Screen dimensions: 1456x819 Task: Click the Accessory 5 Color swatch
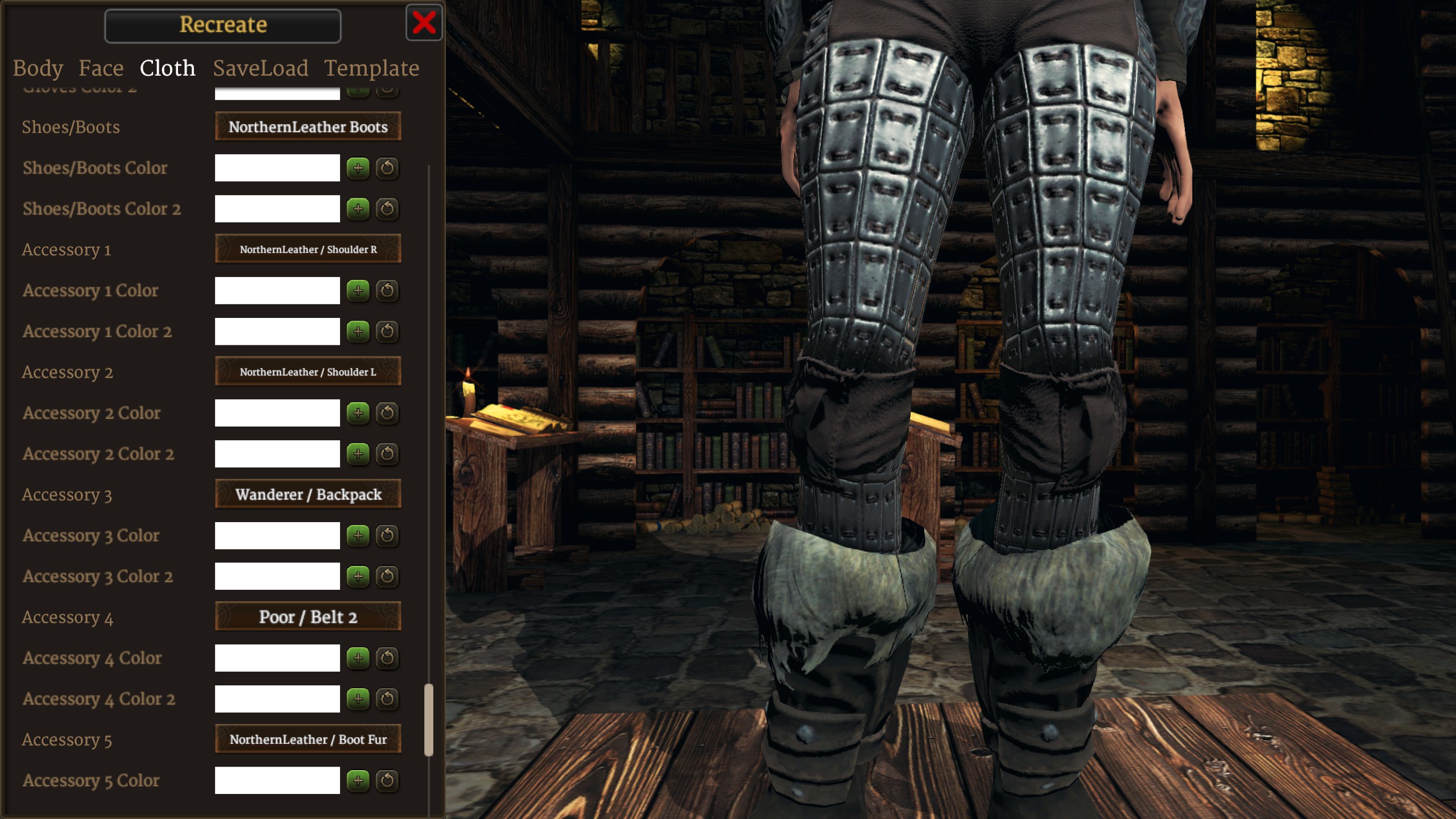[277, 780]
